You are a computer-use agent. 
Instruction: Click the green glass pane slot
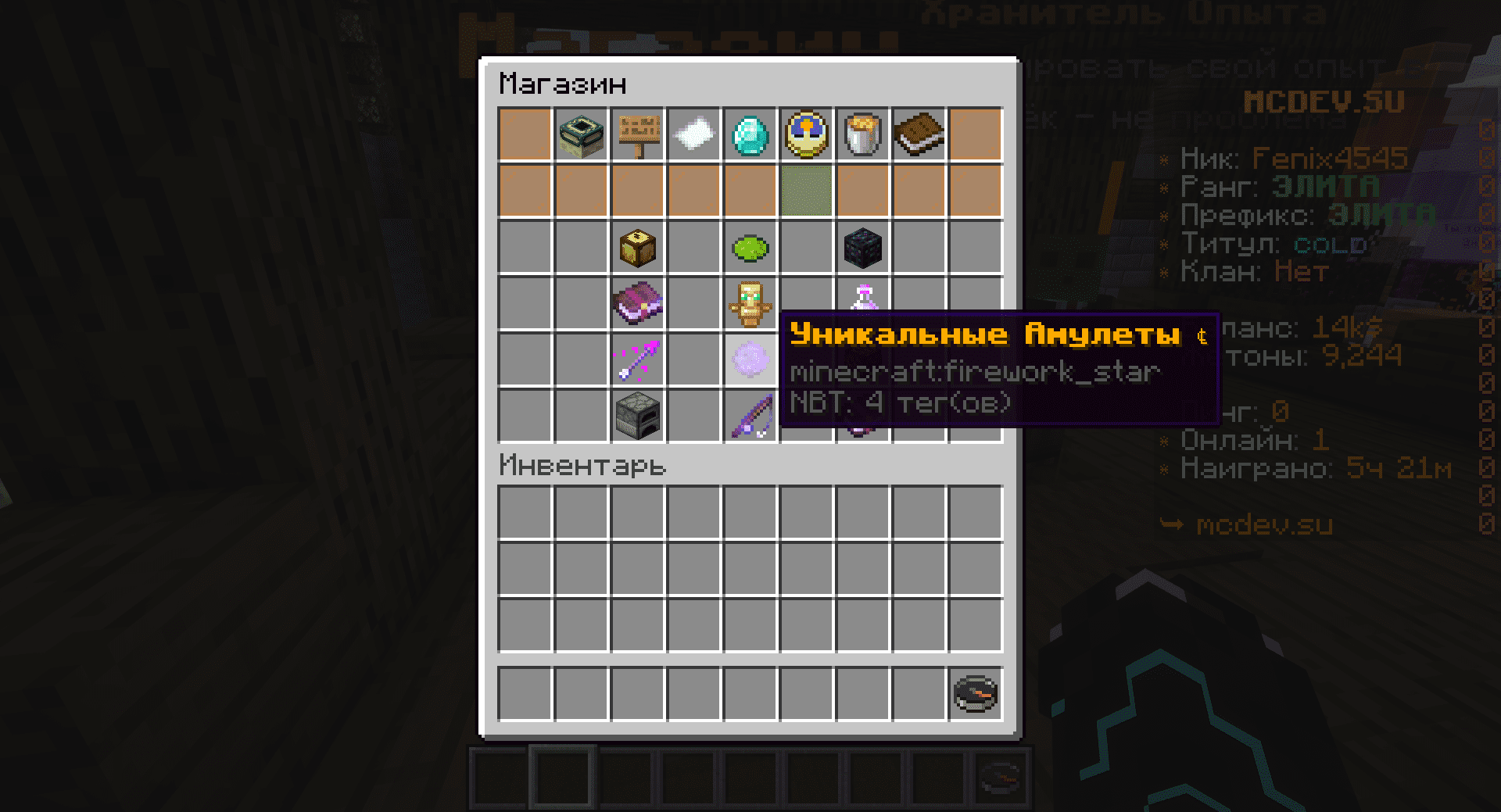(x=807, y=191)
